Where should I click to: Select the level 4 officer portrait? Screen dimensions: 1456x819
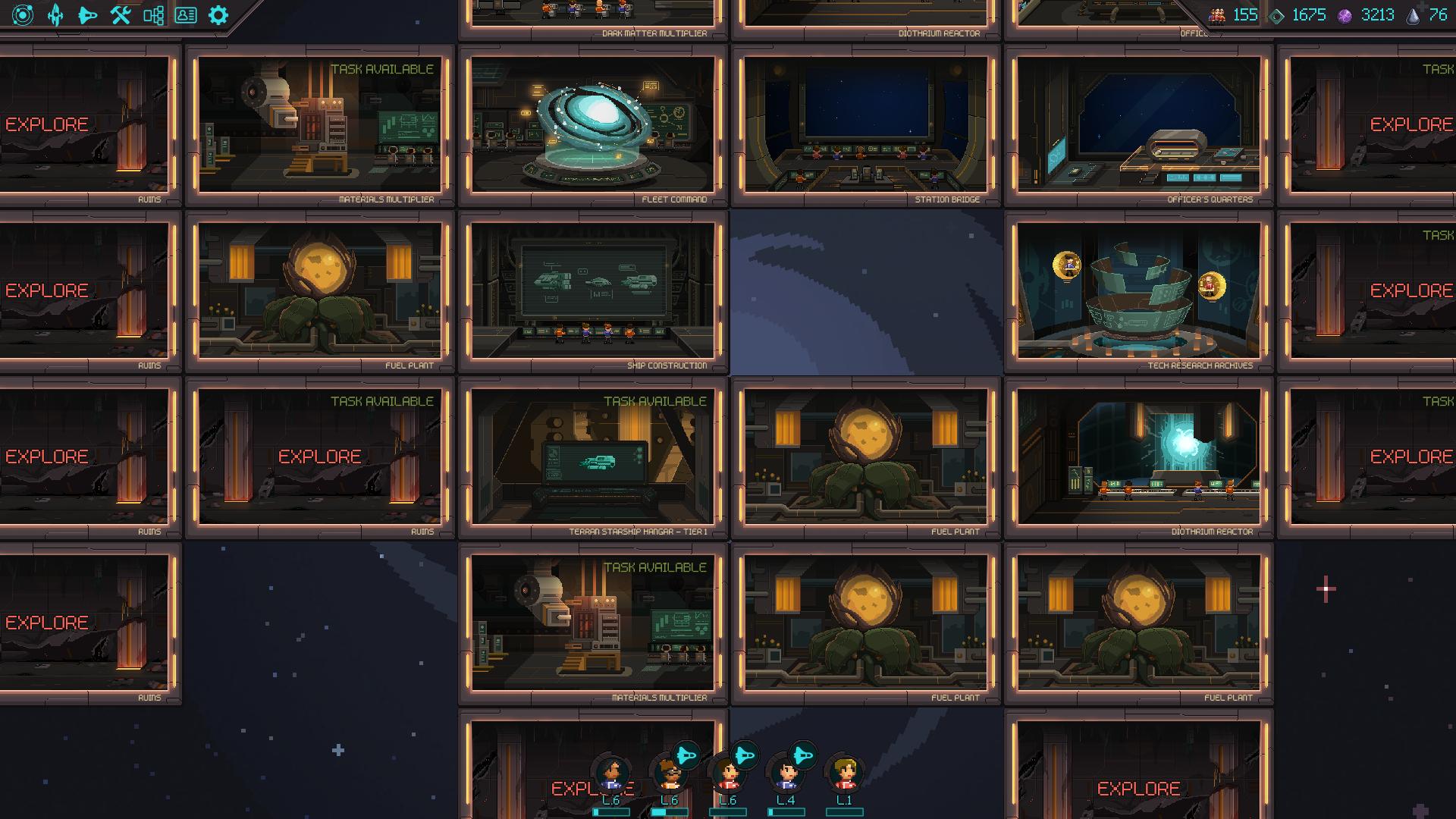[x=786, y=773]
